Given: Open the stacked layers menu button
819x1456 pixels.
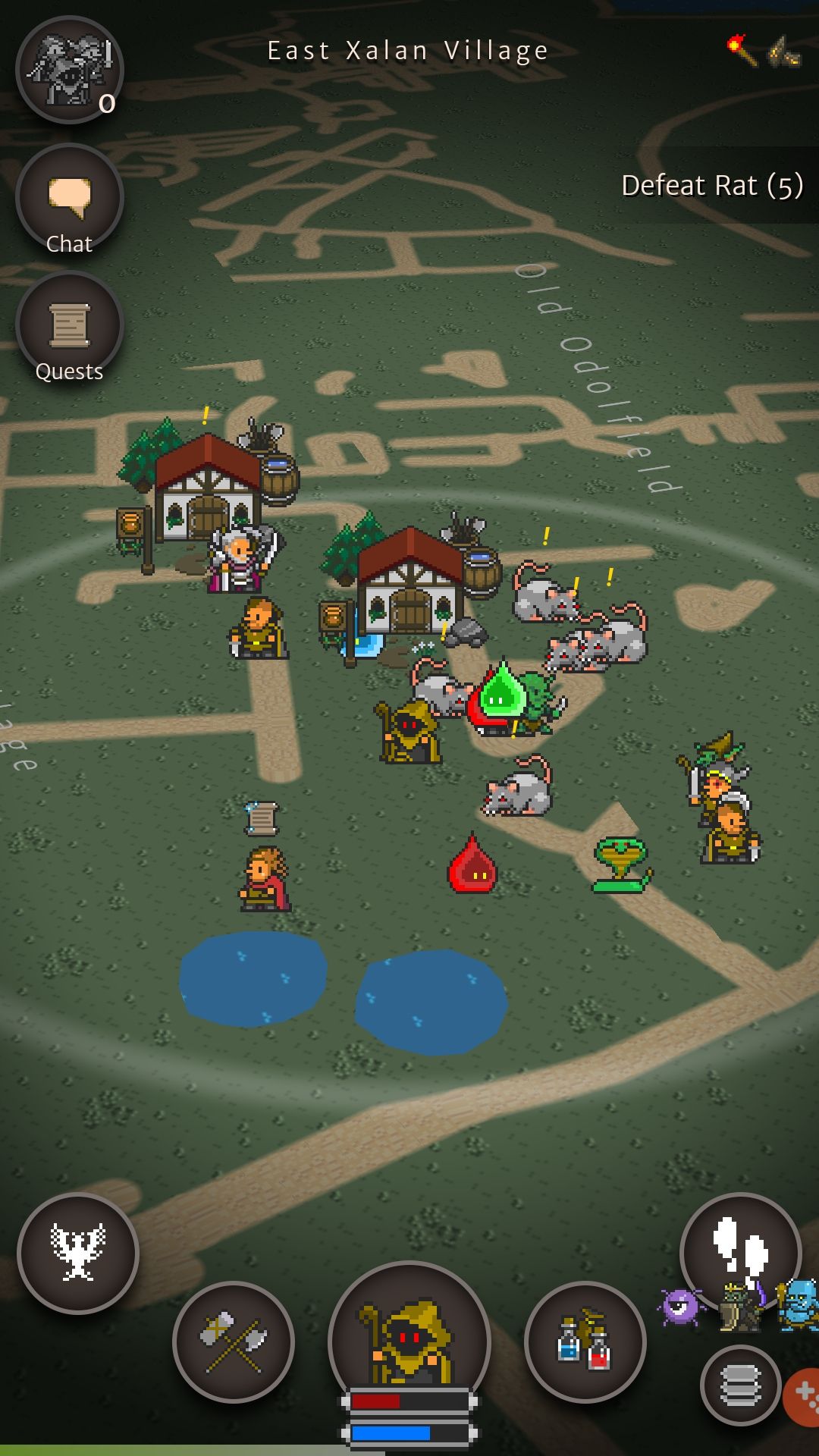Looking at the screenshot, I should point(740,1385).
